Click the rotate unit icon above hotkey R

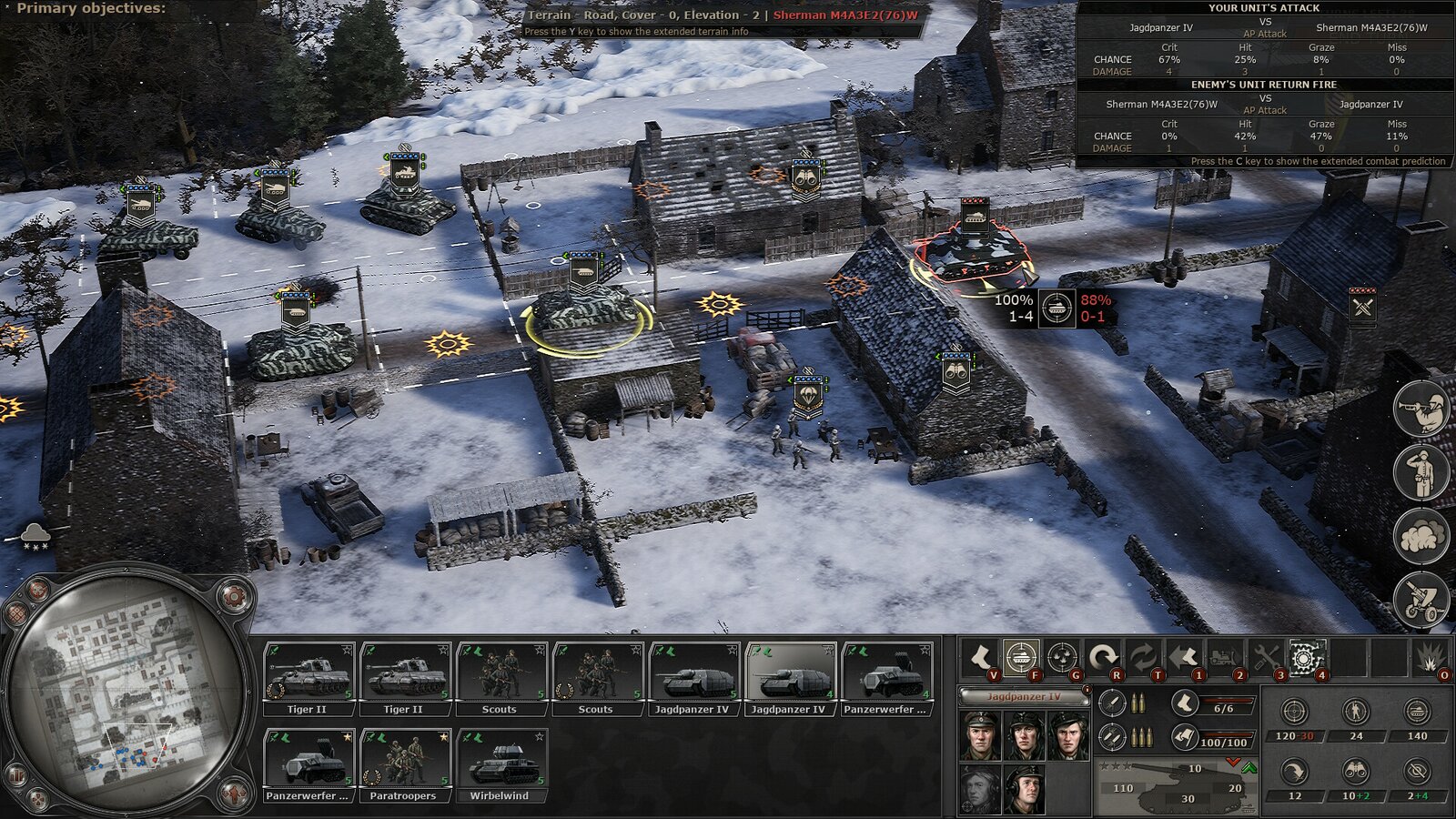tap(1104, 656)
